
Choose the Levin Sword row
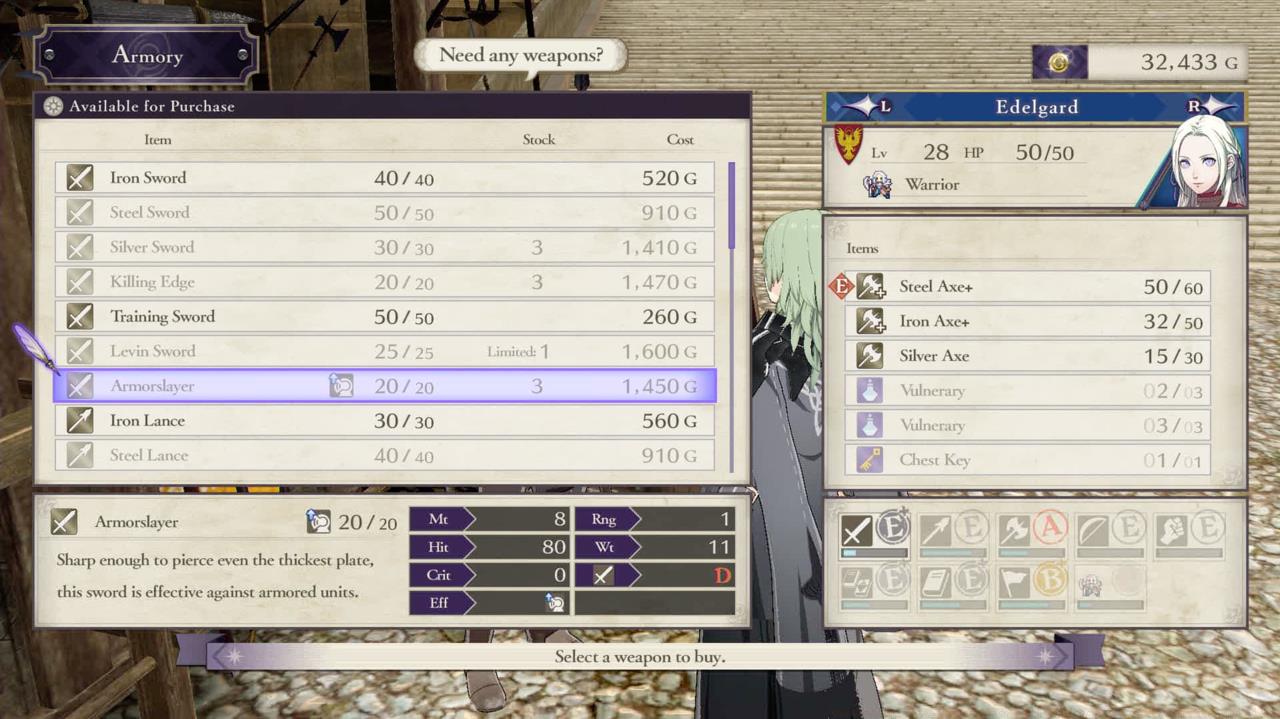pyautogui.click(x=385, y=351)
